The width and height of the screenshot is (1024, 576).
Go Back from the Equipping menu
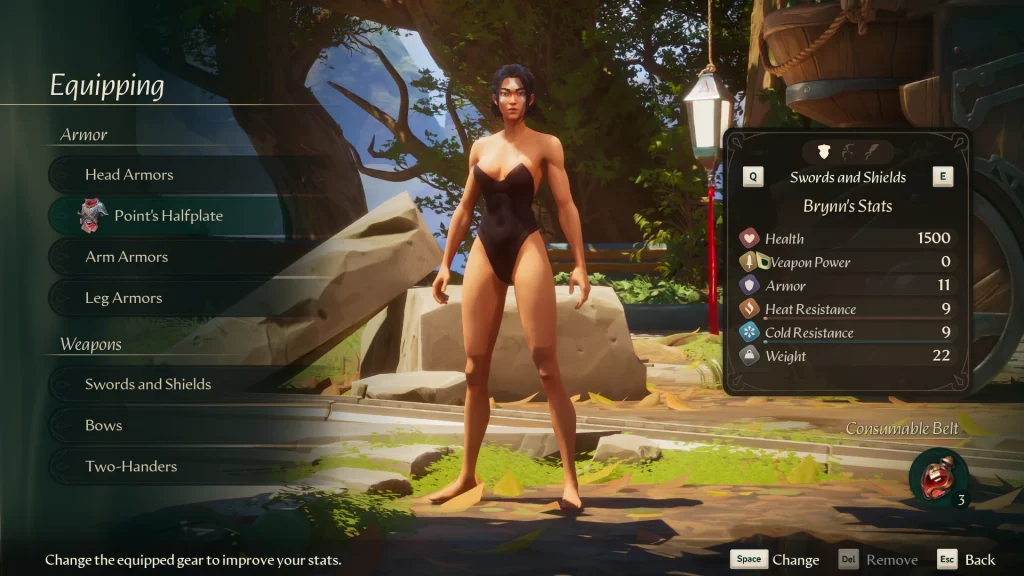click(x=966, y=560)
